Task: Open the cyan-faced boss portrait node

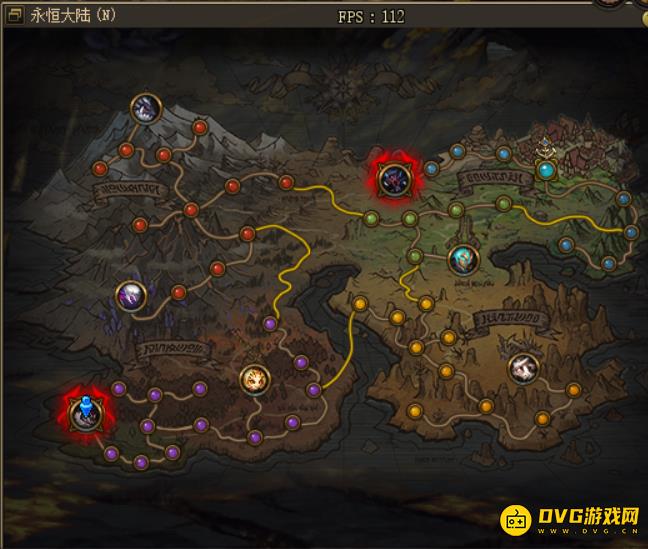Action: pyautogui.click(x=463, y=260)
